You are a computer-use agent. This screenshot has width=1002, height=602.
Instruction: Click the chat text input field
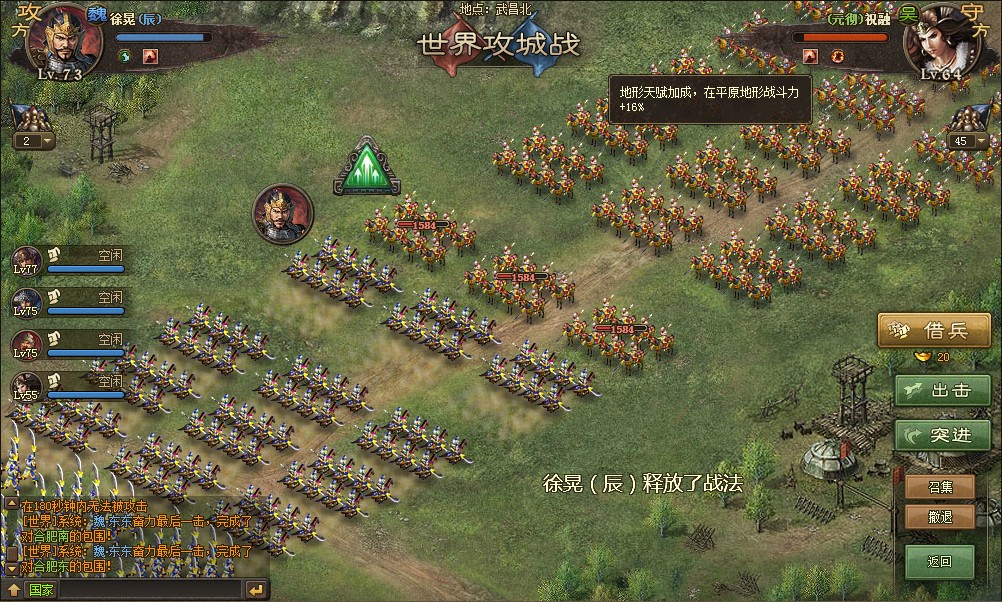pos(150,590)
